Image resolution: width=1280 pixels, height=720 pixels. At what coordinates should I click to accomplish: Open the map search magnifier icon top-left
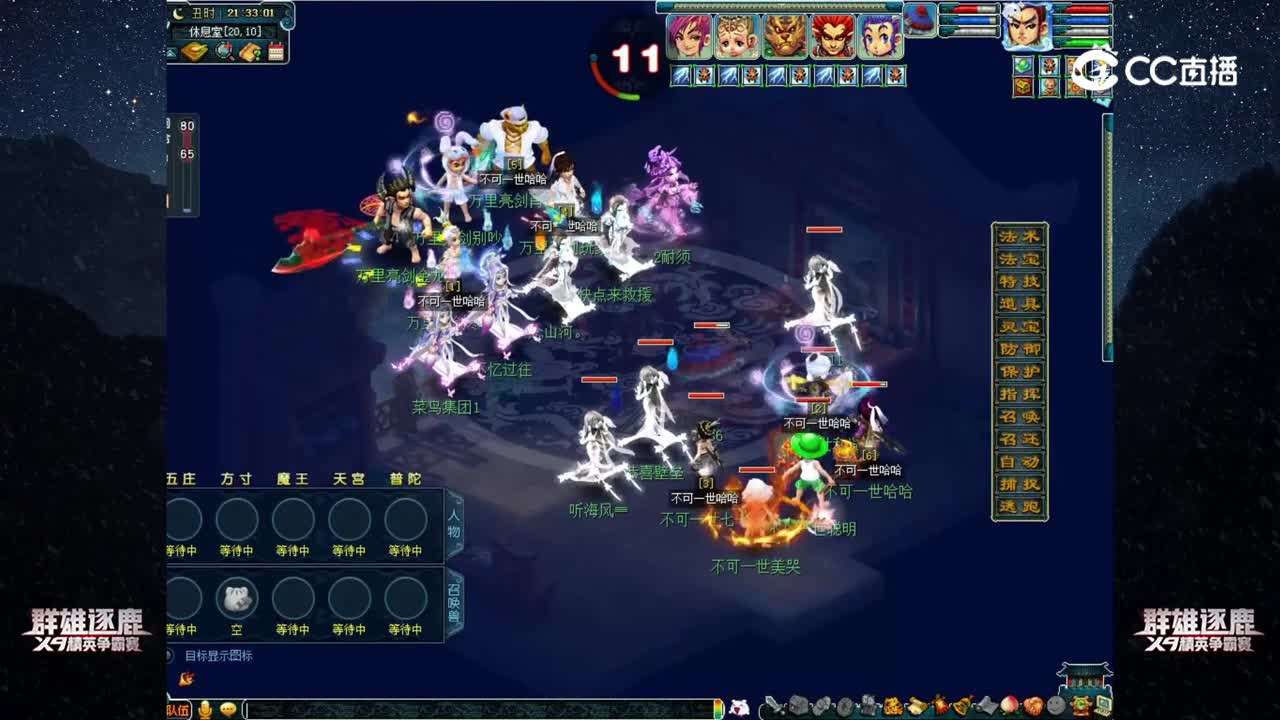(x=224, y=51)
